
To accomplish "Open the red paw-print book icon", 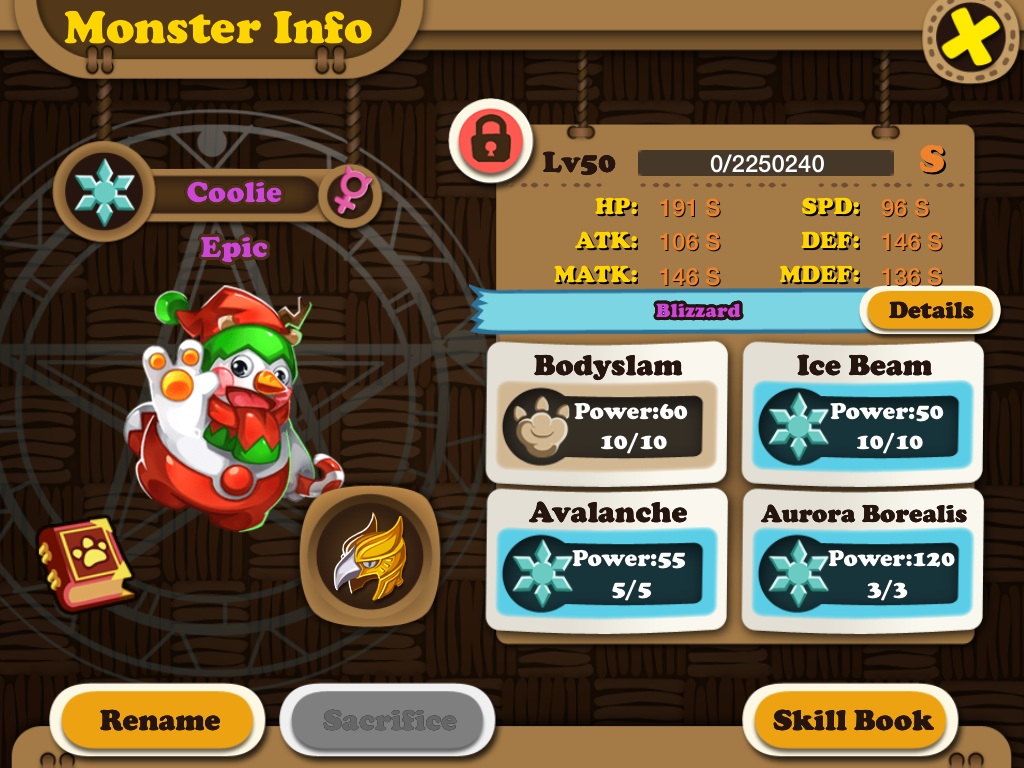I will coord(85,563).
